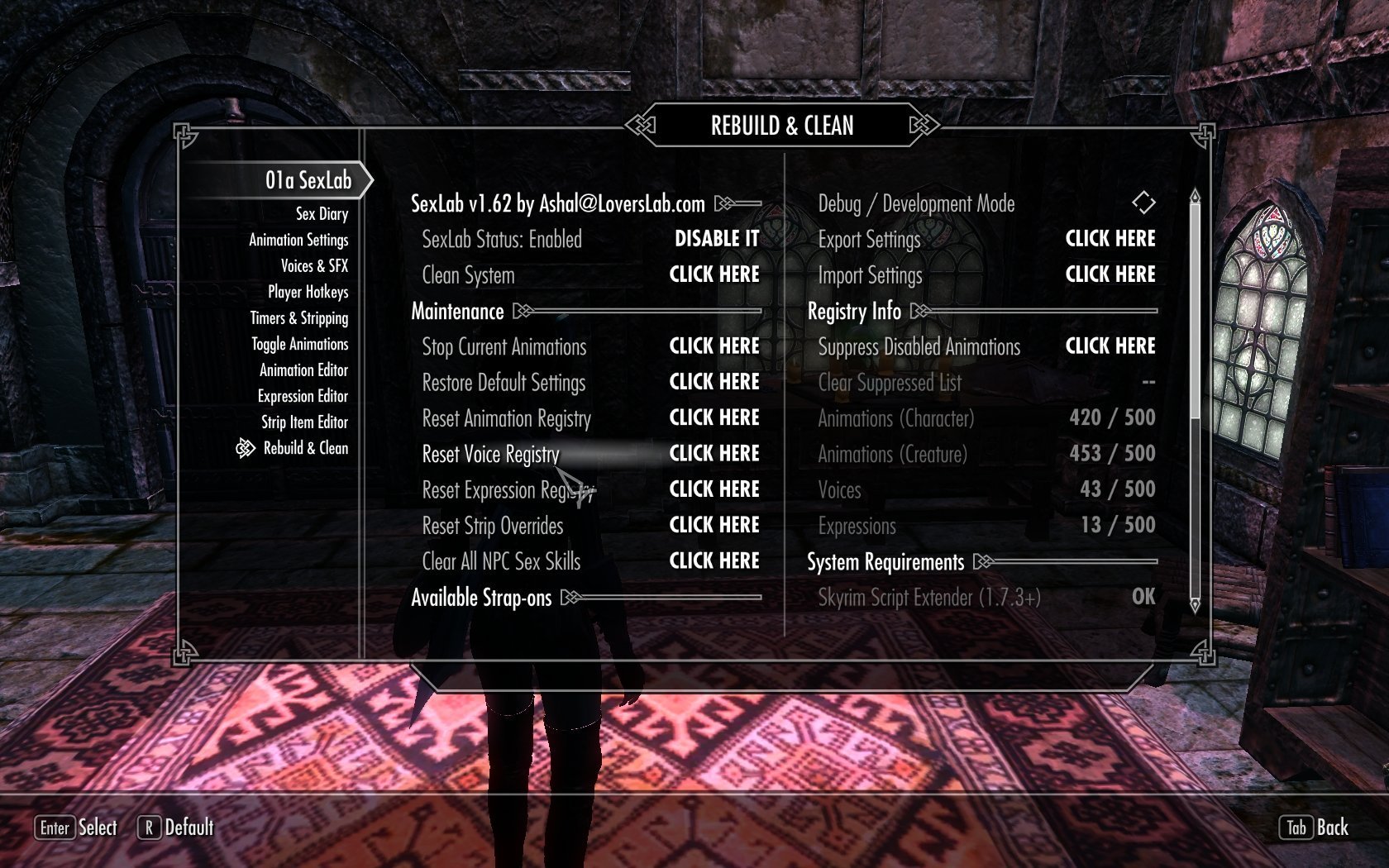Switch to Expression Editor page
Image resolution: width=1389 pixels, height=868 pixels.
pos(303,396)
